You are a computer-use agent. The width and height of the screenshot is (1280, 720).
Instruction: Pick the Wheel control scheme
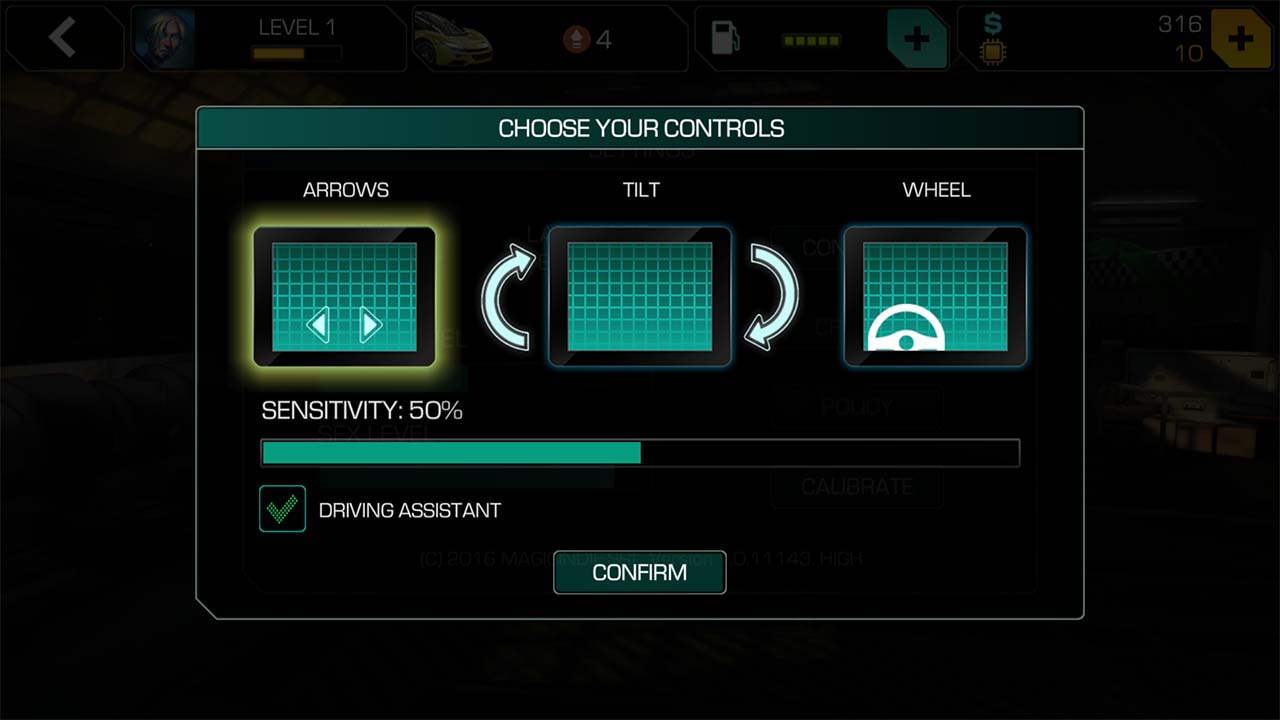pyautogui.click(x=935, y=297)
